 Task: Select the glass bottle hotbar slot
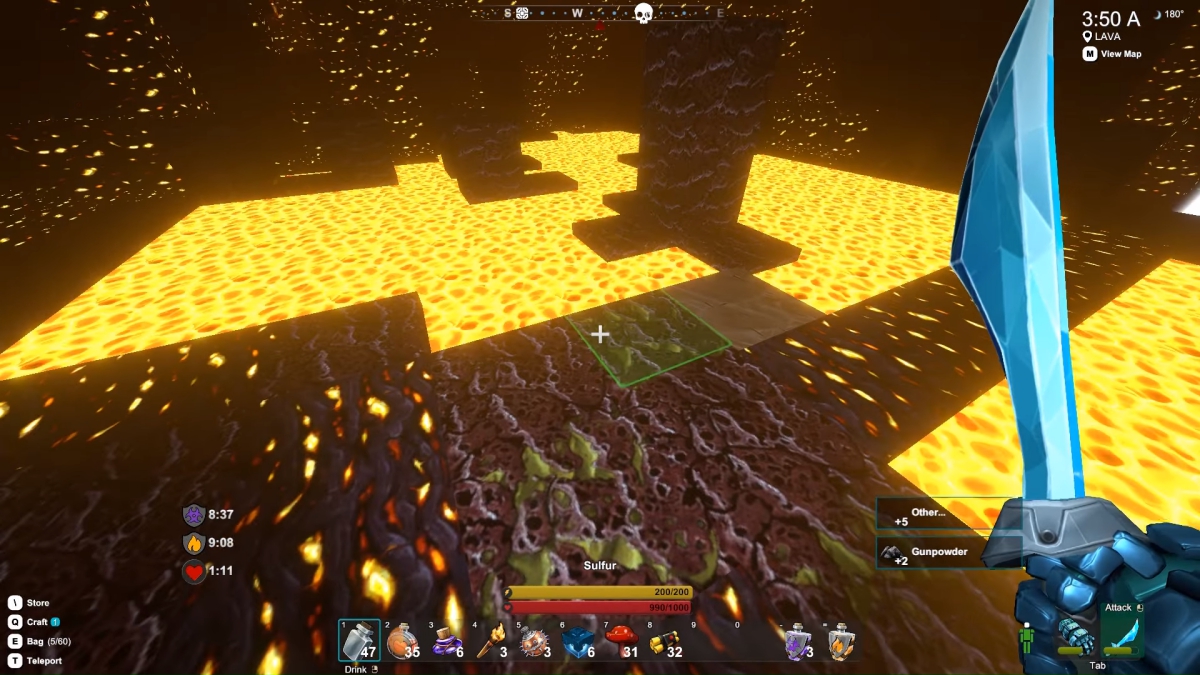[x=359, y=641]
